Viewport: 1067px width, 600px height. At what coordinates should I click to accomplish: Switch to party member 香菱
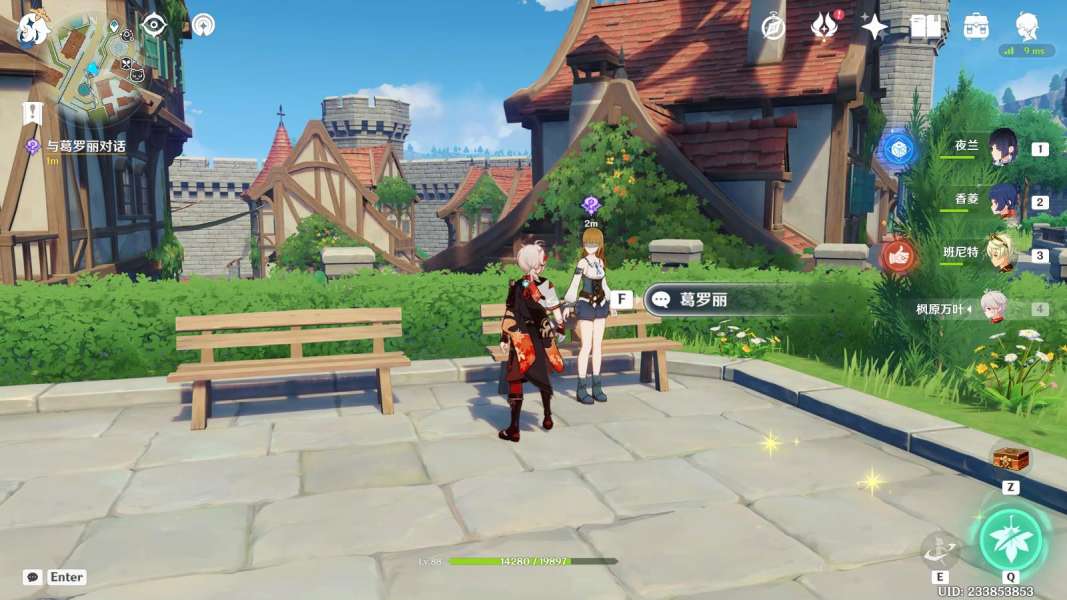(1002, 201)
